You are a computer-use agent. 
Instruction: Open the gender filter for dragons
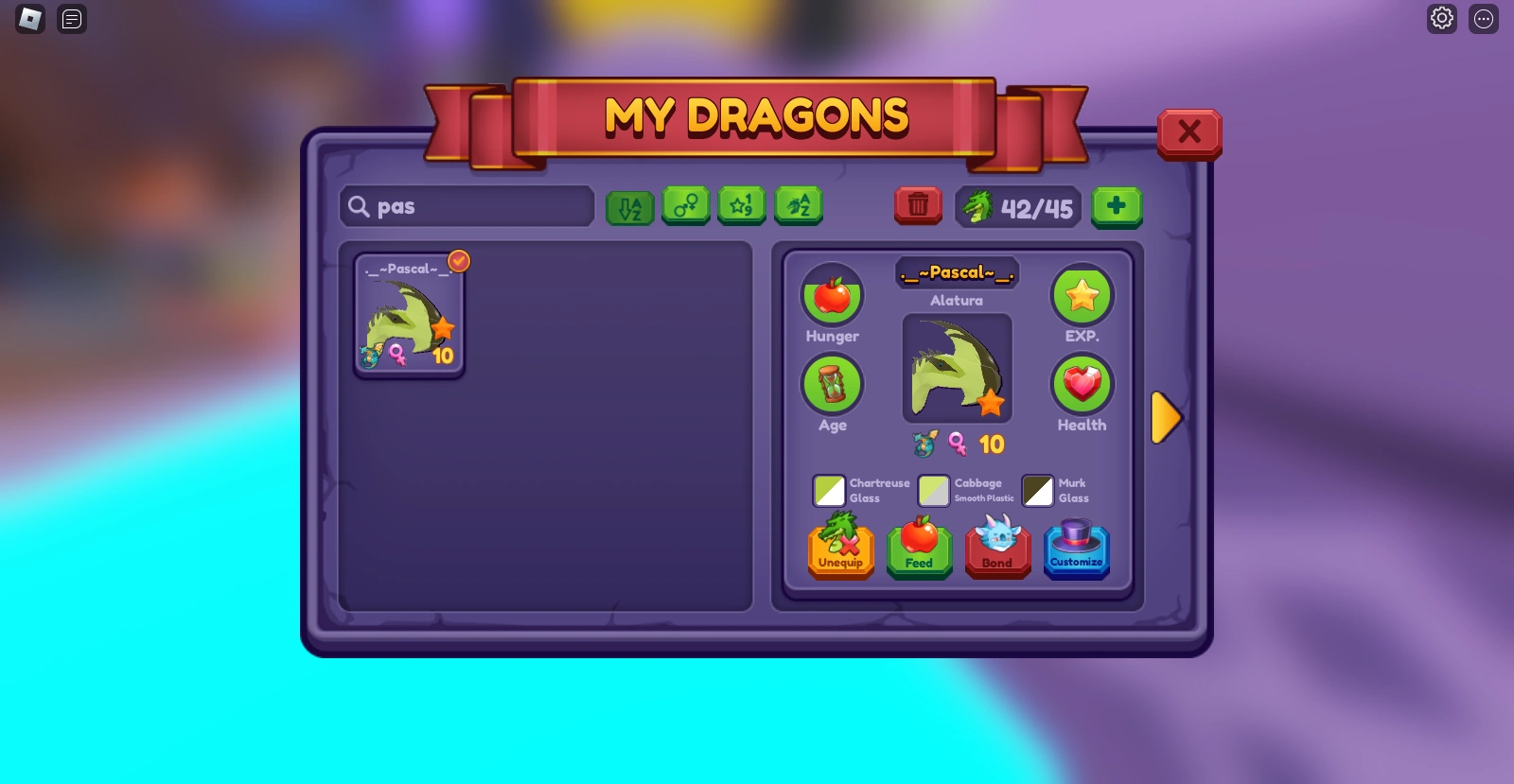[685, 205]
